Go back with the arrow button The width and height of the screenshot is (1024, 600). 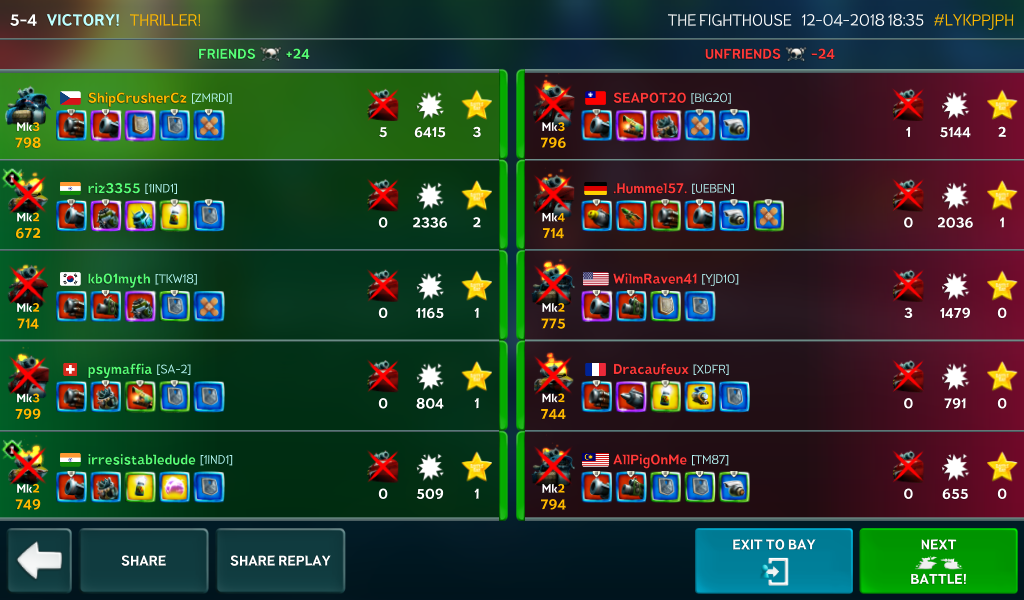click(40, 560)
